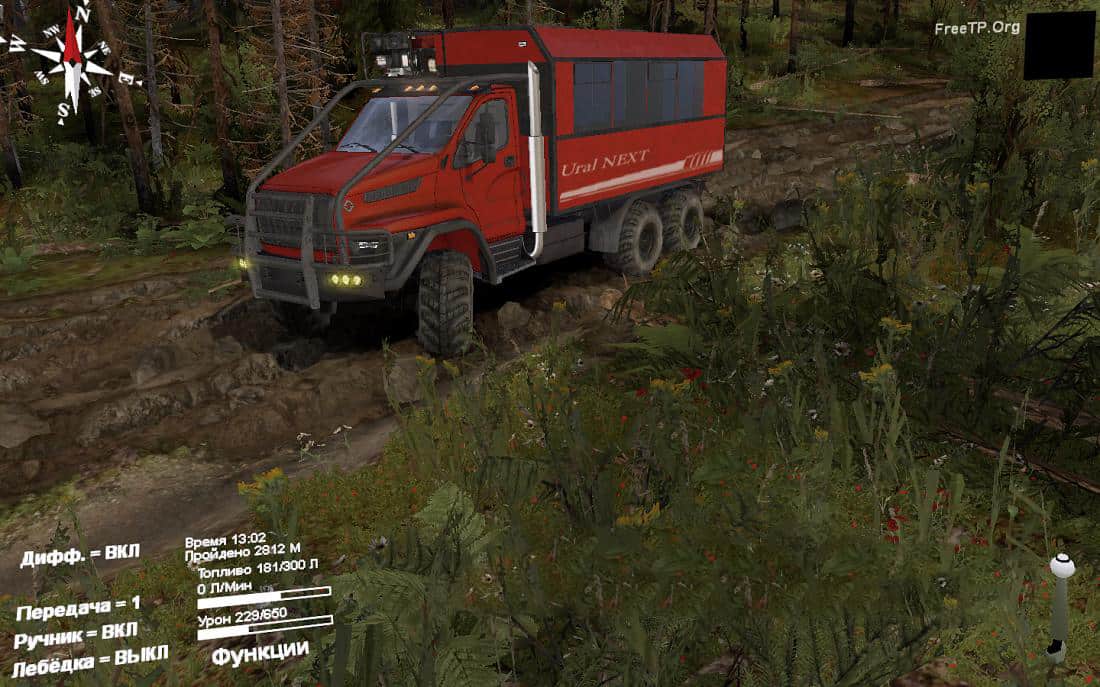Toggle the Дифф. differential lock
This screenshot has height=687, width=1100.
tap(80, 555)
